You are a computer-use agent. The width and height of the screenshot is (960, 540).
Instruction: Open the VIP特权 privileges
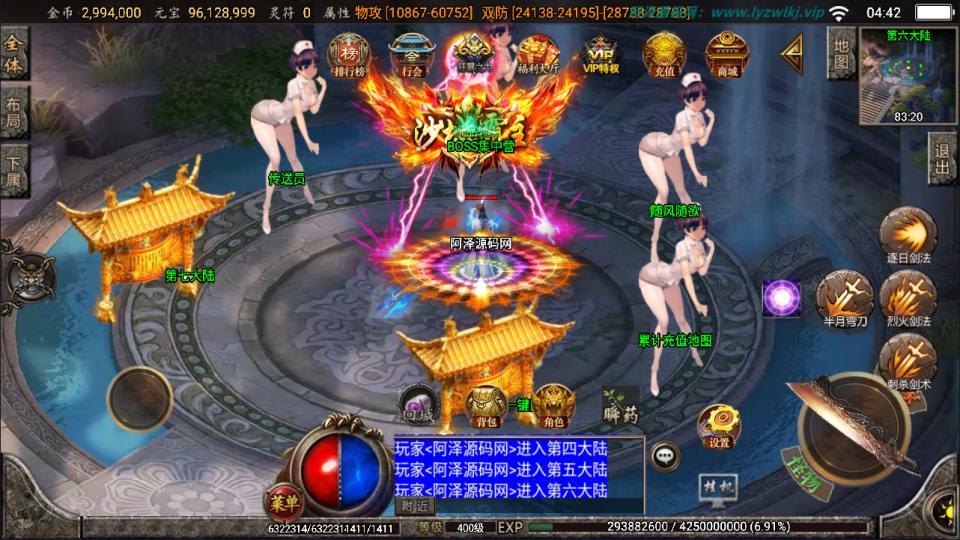point(601,54)
